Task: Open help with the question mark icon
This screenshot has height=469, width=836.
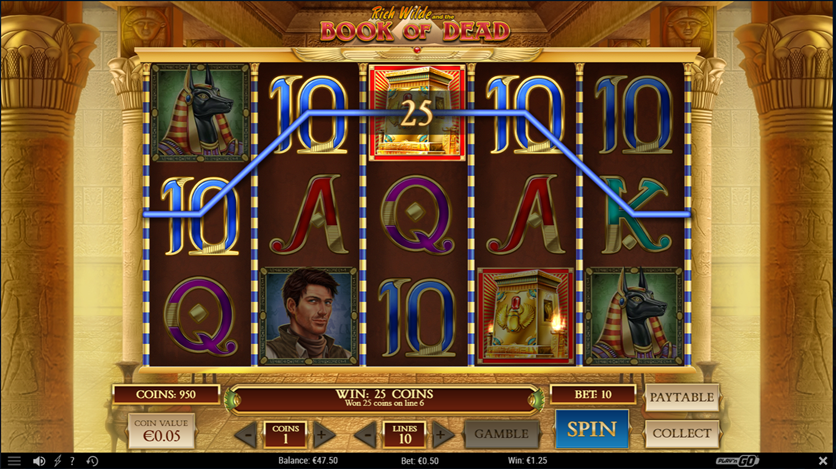Action: click(72, 461)
